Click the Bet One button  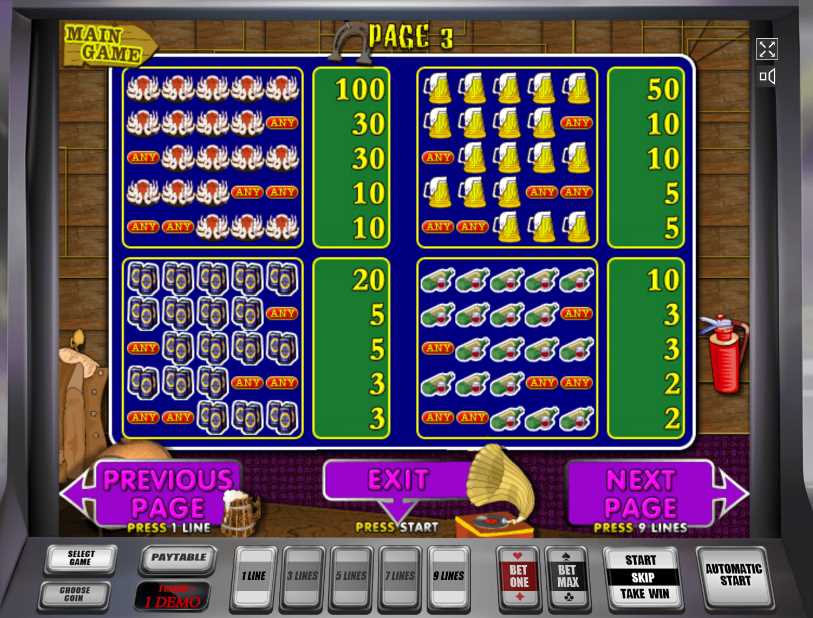tap(519, 578)
